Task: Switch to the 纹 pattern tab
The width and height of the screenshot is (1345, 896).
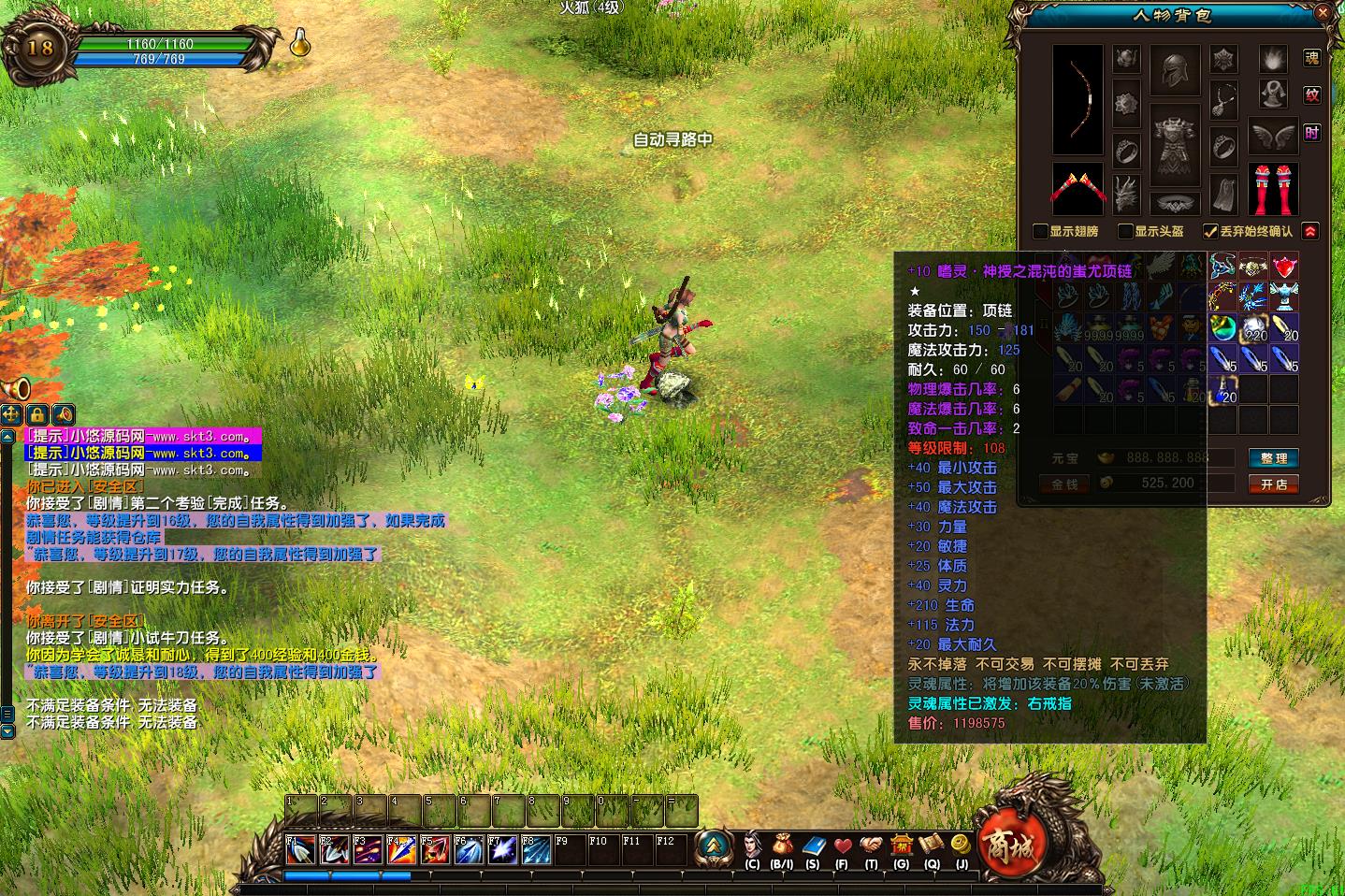Action: (1312, 95)
